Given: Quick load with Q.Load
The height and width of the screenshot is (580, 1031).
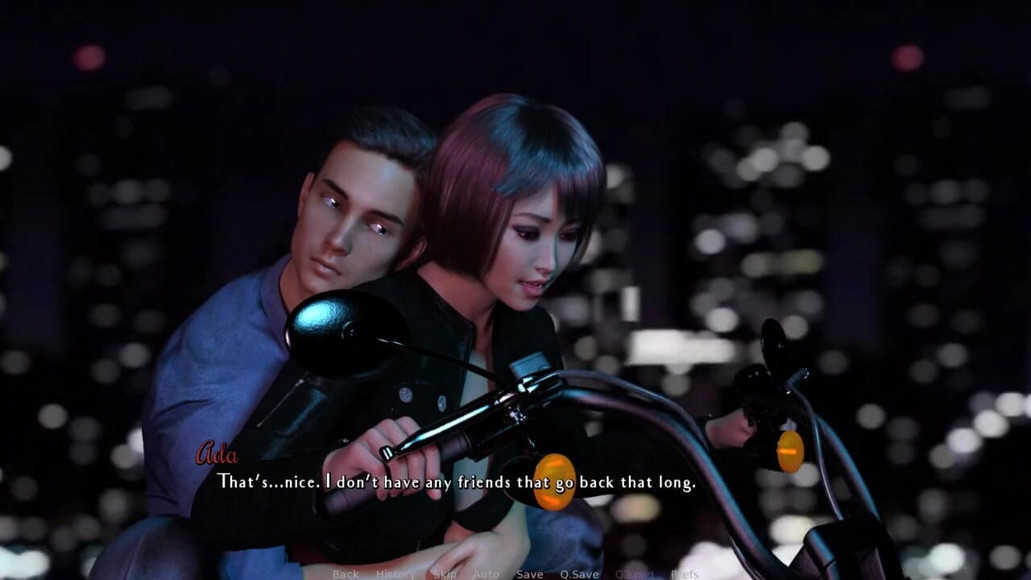Looking at the screenshot, I should click(x=634, y=574).
